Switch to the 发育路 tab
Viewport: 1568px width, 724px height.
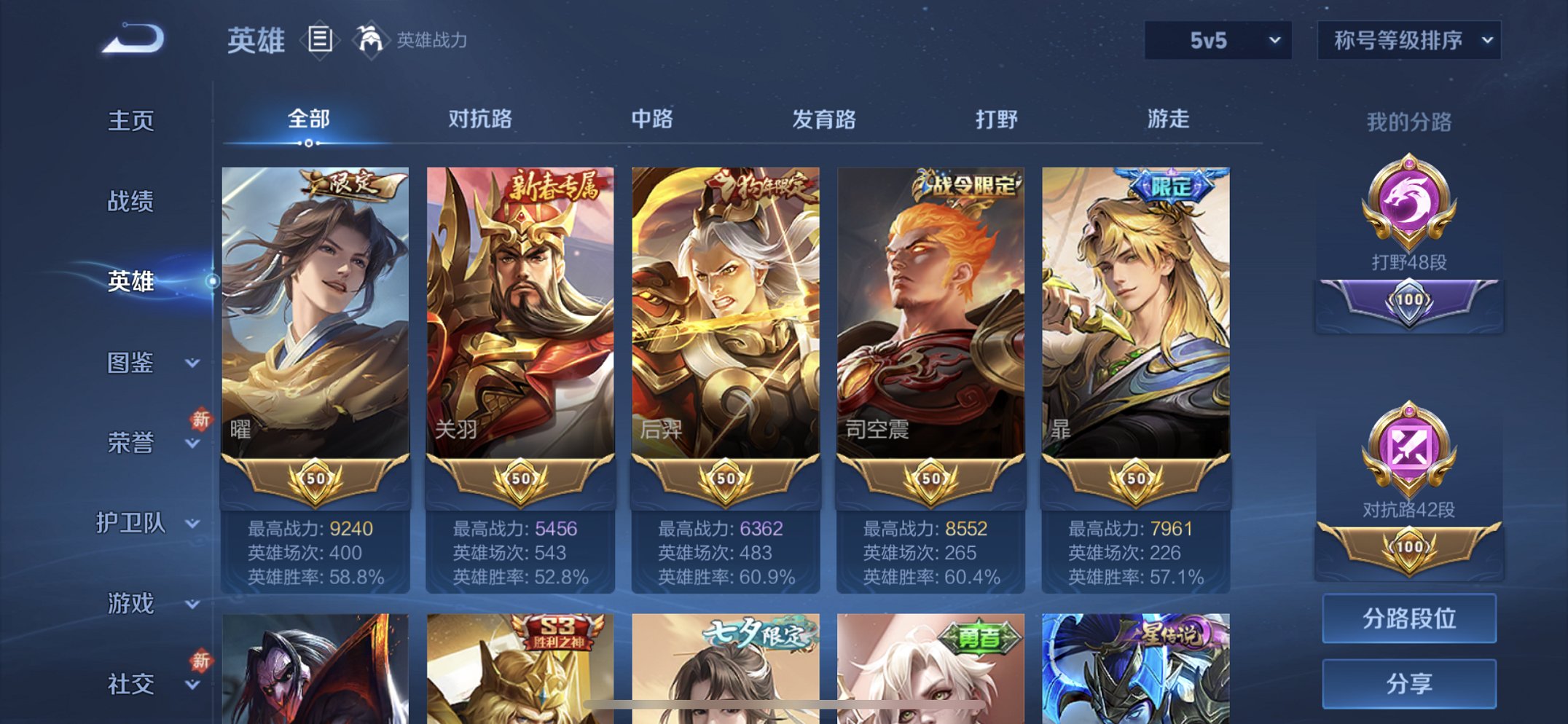[823, 120]
